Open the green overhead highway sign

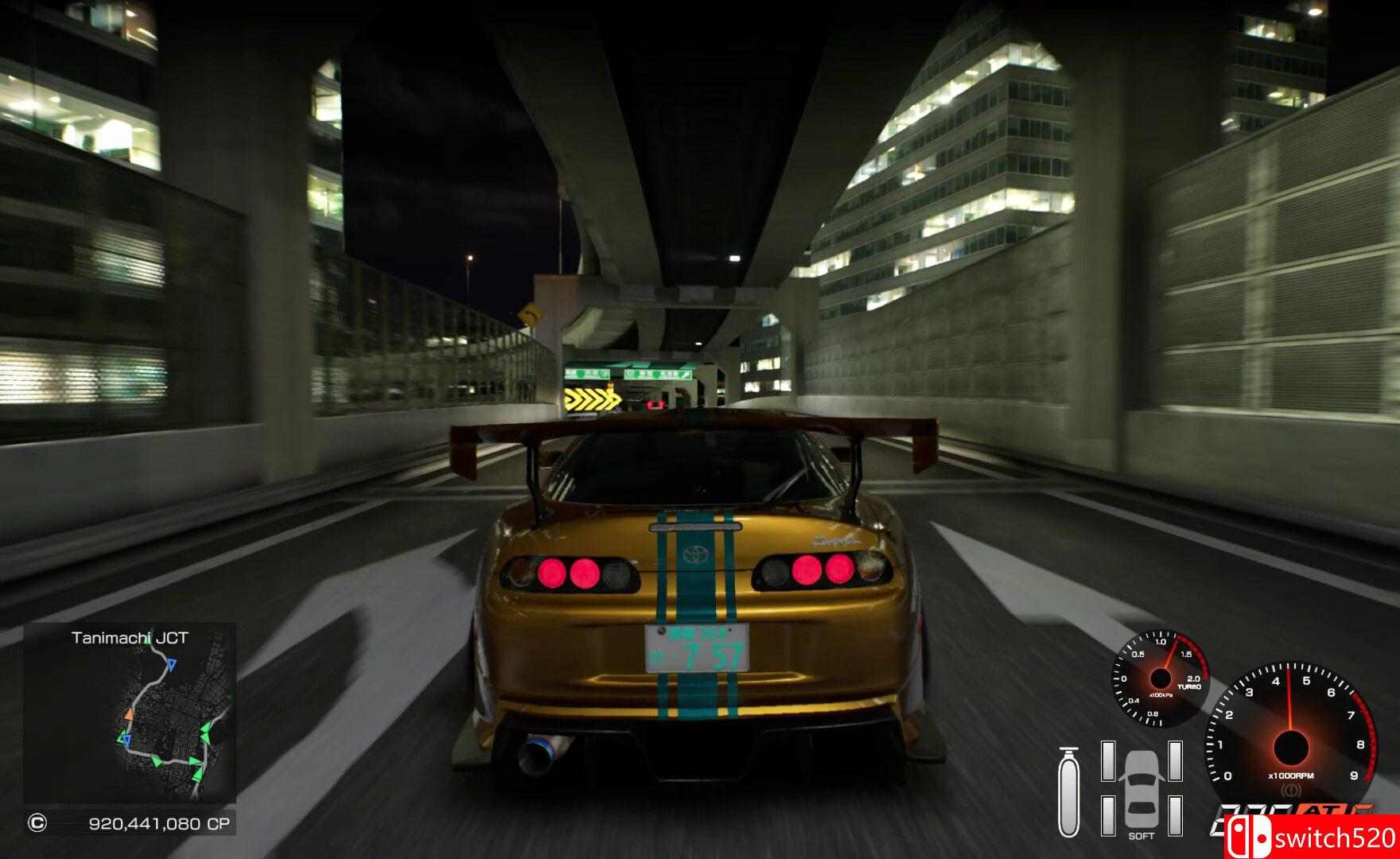(x=628, y=374)
